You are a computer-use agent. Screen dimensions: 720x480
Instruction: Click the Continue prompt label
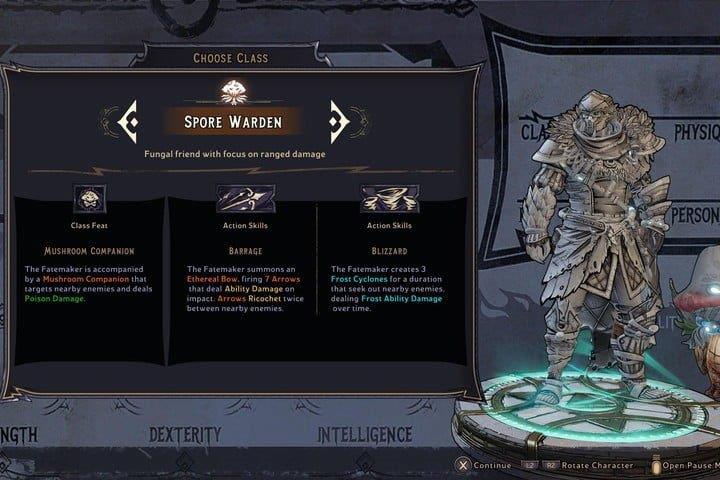(492, 465)
